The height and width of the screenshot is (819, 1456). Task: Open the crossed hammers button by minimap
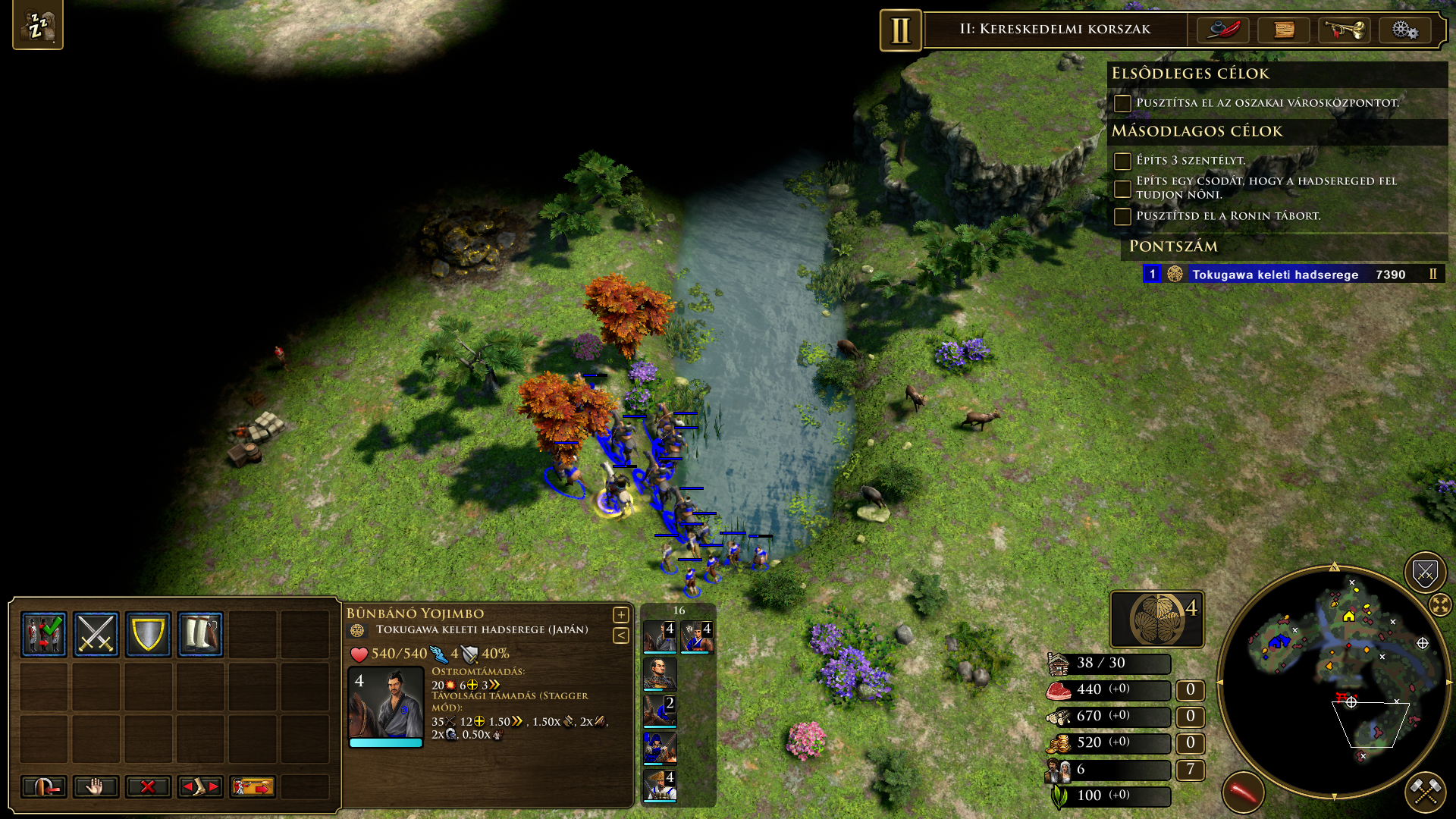point(1426,792)
